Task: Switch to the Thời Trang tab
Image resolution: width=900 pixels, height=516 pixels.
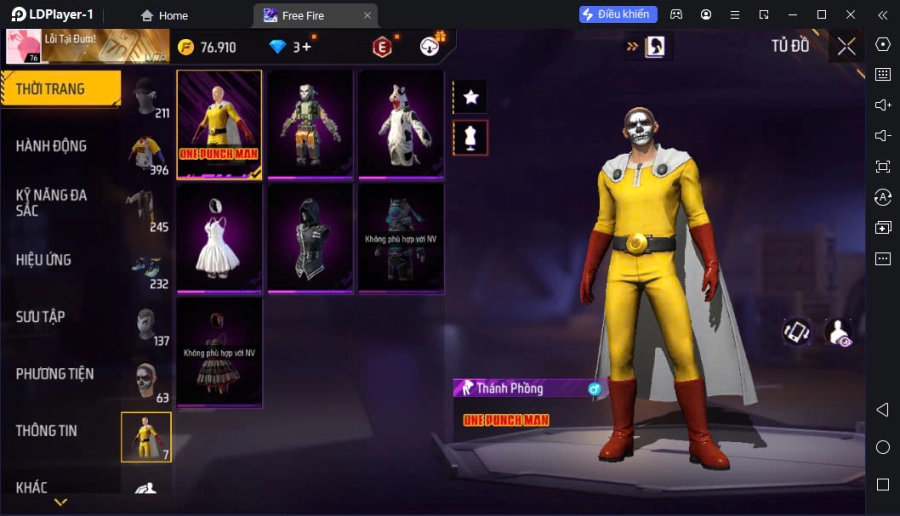Action: tap(60, 89)
